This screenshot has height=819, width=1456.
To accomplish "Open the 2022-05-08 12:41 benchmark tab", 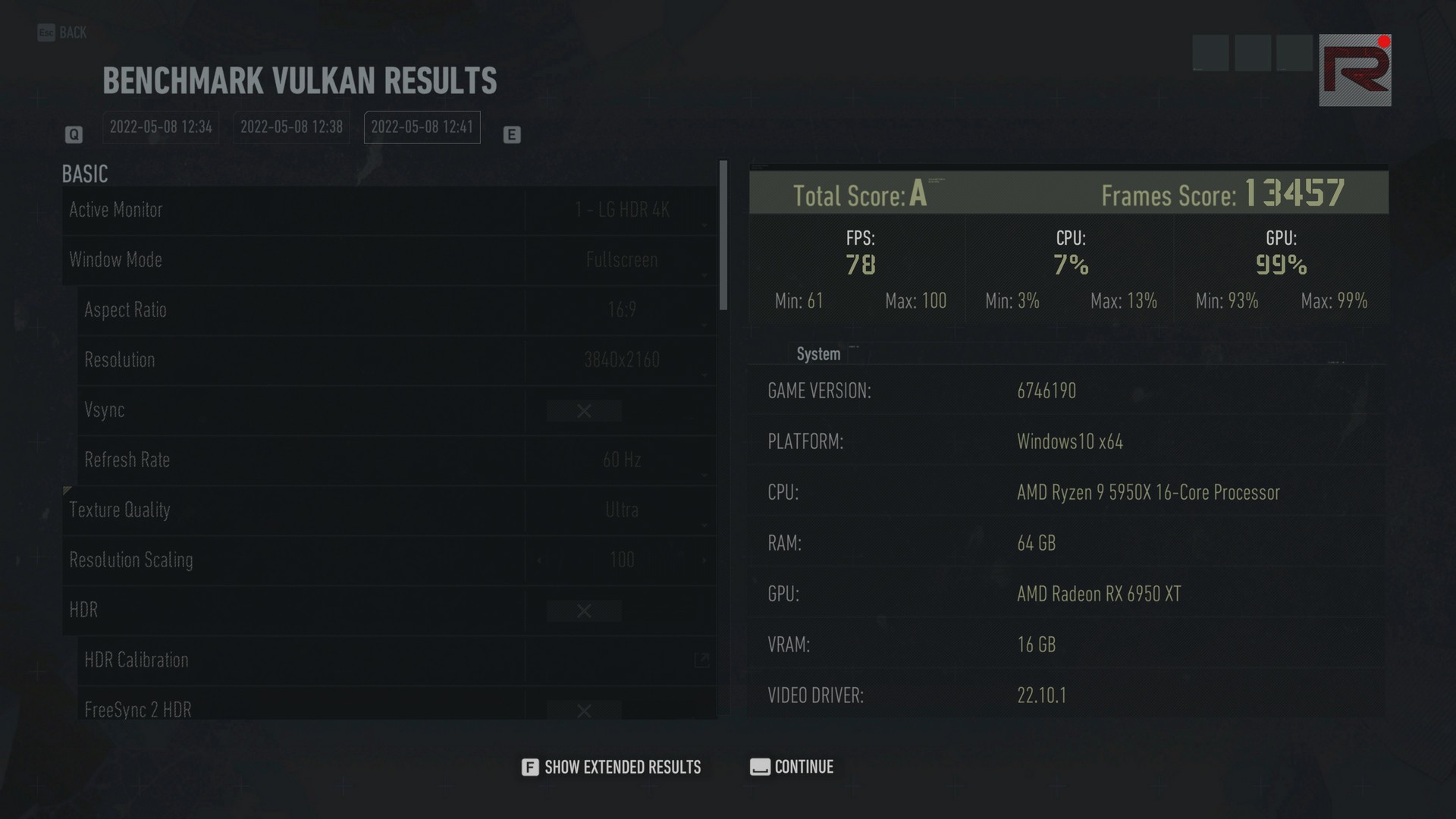I will click(x=422, y=127).
